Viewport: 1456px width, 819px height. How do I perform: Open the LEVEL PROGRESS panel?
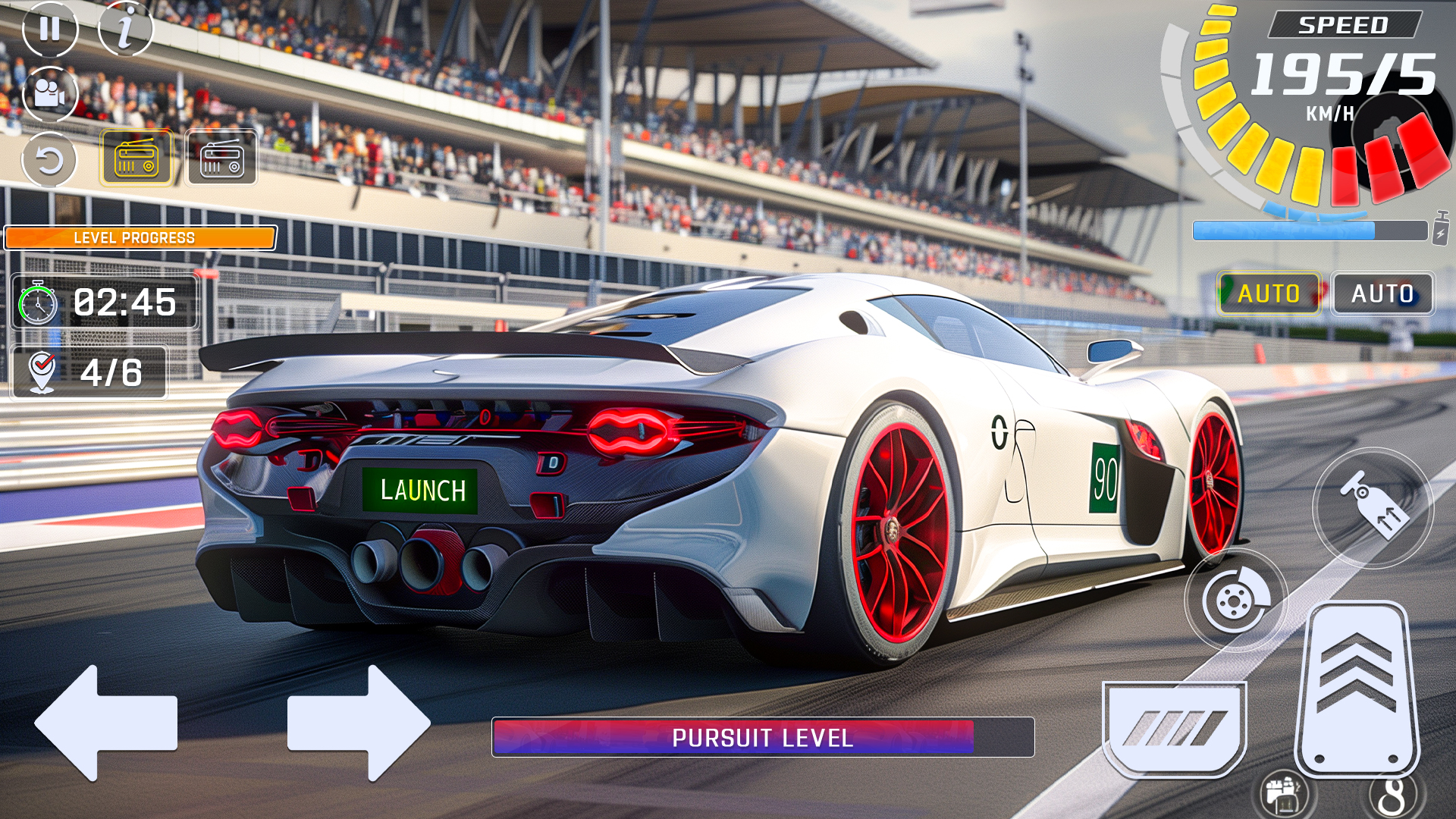click(140, 237)
